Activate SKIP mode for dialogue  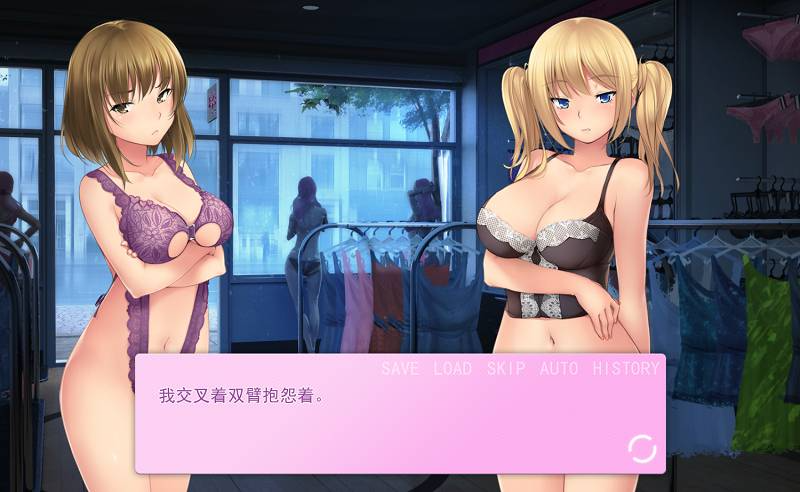pos(506,368)
